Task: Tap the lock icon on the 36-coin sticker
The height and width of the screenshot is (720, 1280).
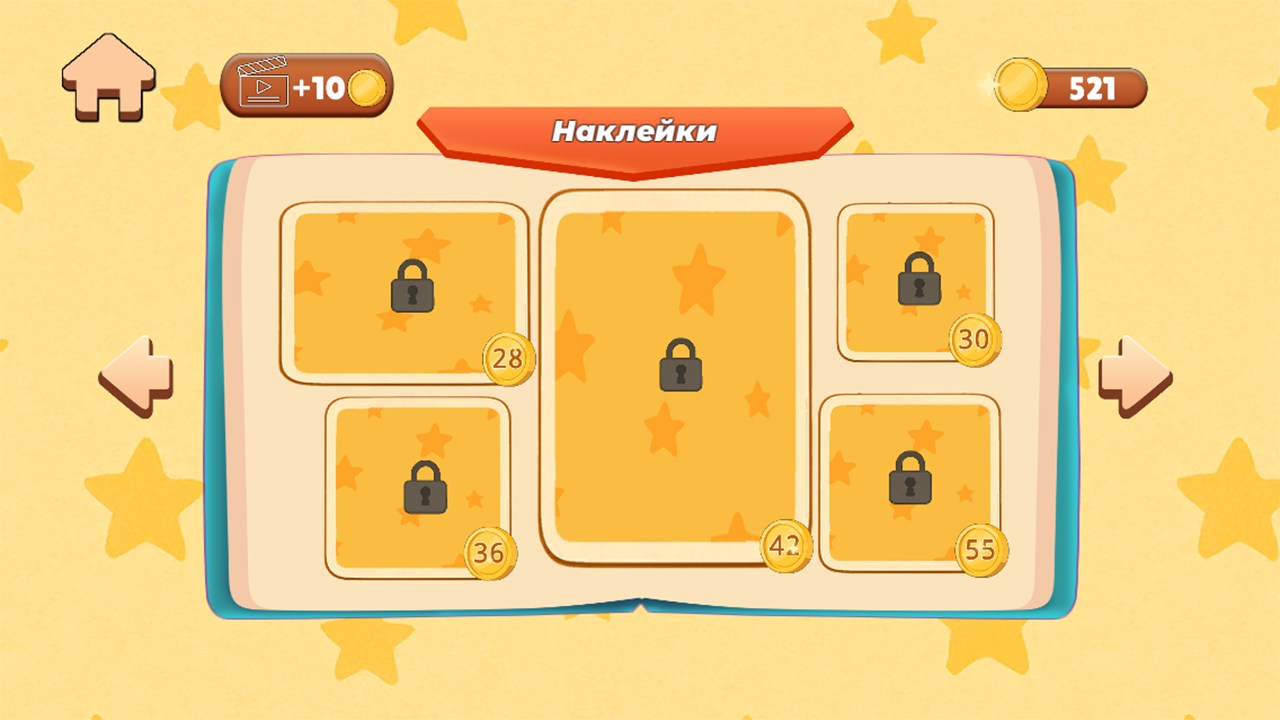Action: pos(425,487)
